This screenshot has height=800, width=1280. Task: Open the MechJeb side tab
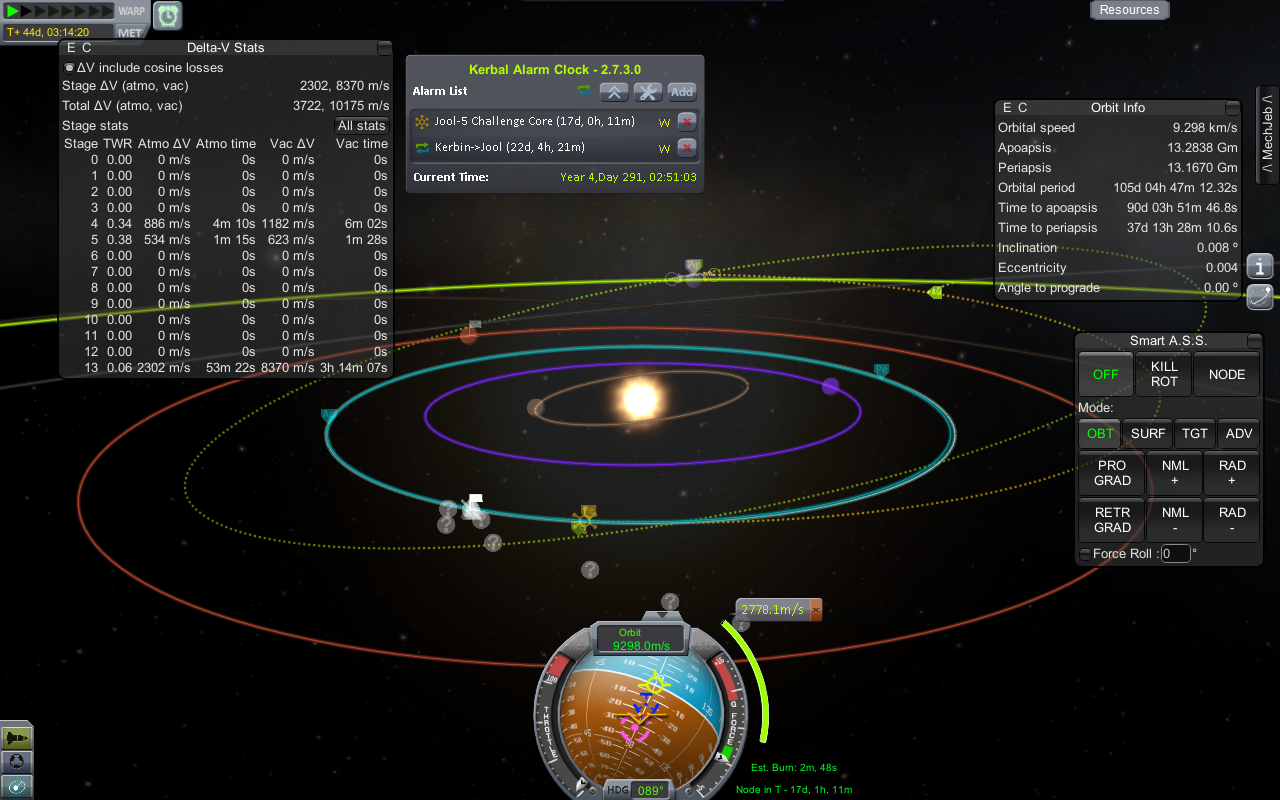[x=1267, y=135]
